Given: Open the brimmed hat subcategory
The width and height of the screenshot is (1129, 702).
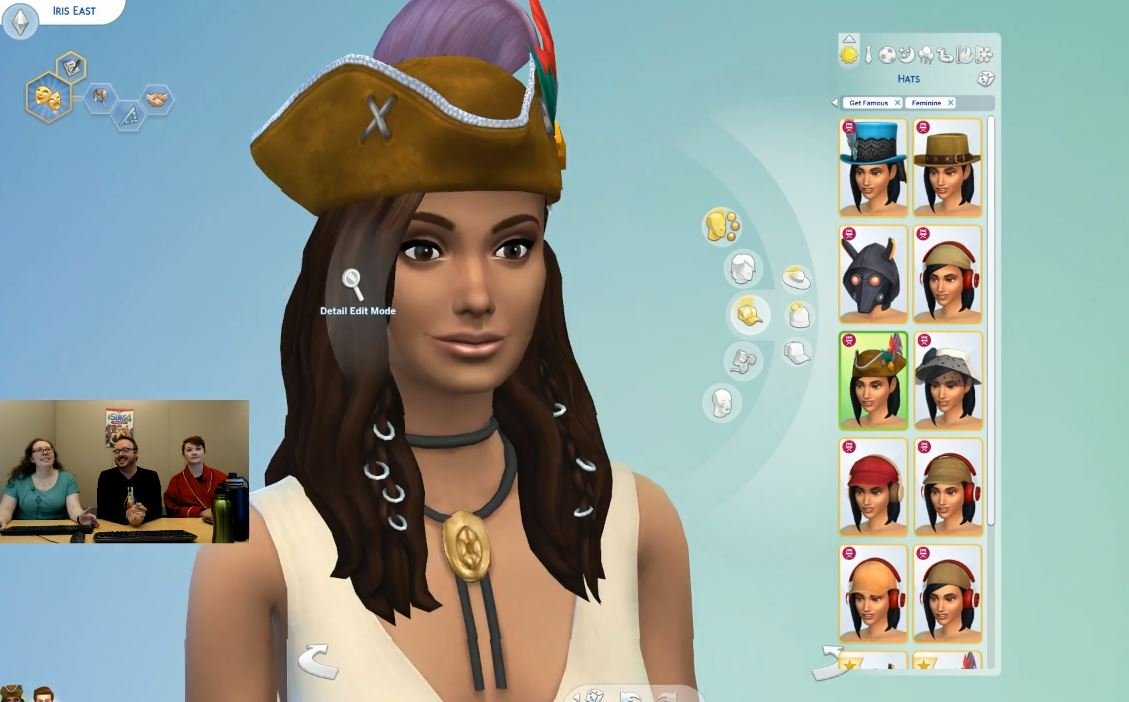Looking at the screenshot, I should click(796, 278).
